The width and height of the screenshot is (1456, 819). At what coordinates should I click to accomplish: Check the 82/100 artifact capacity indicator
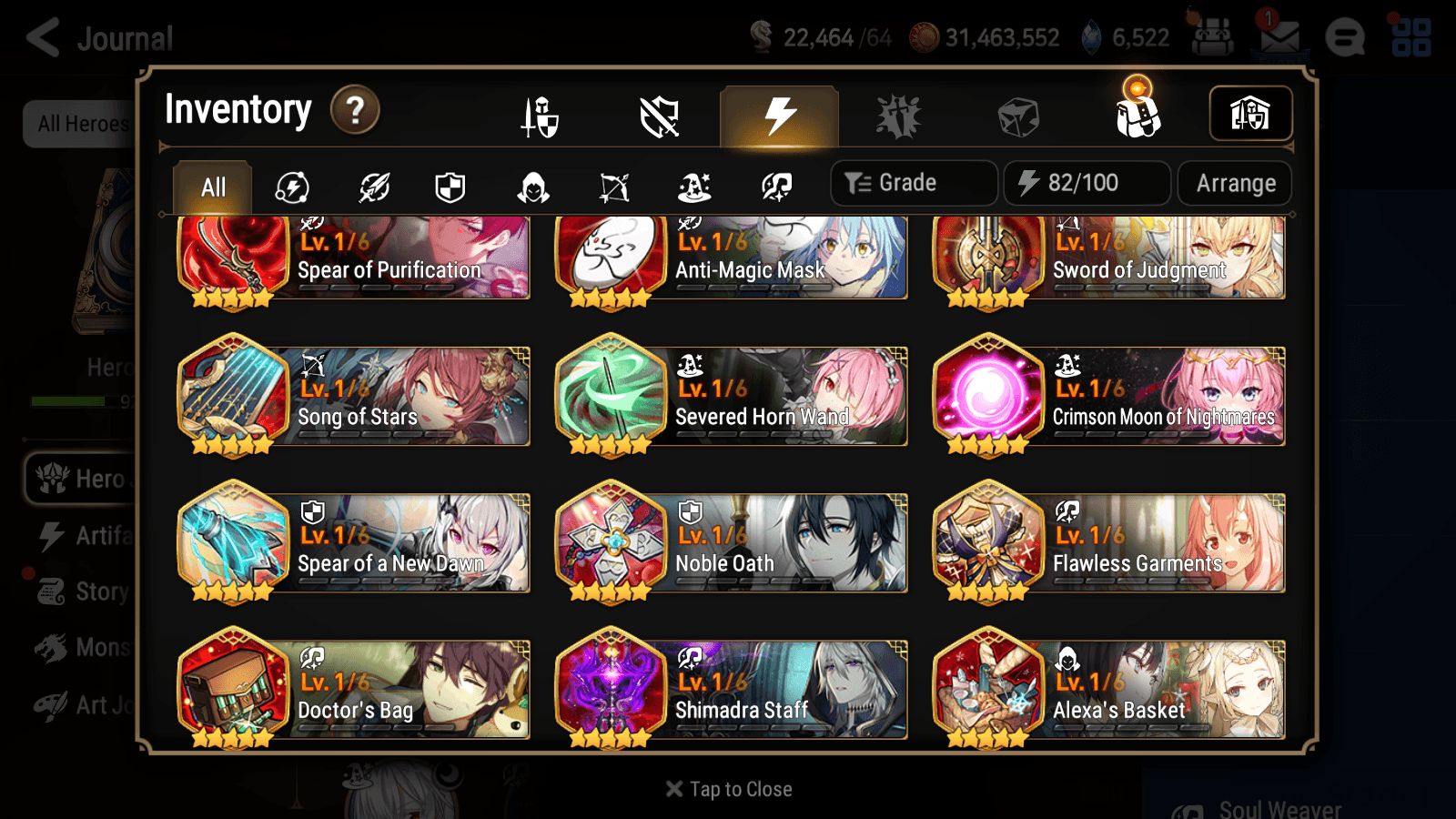coord(1087,183)
